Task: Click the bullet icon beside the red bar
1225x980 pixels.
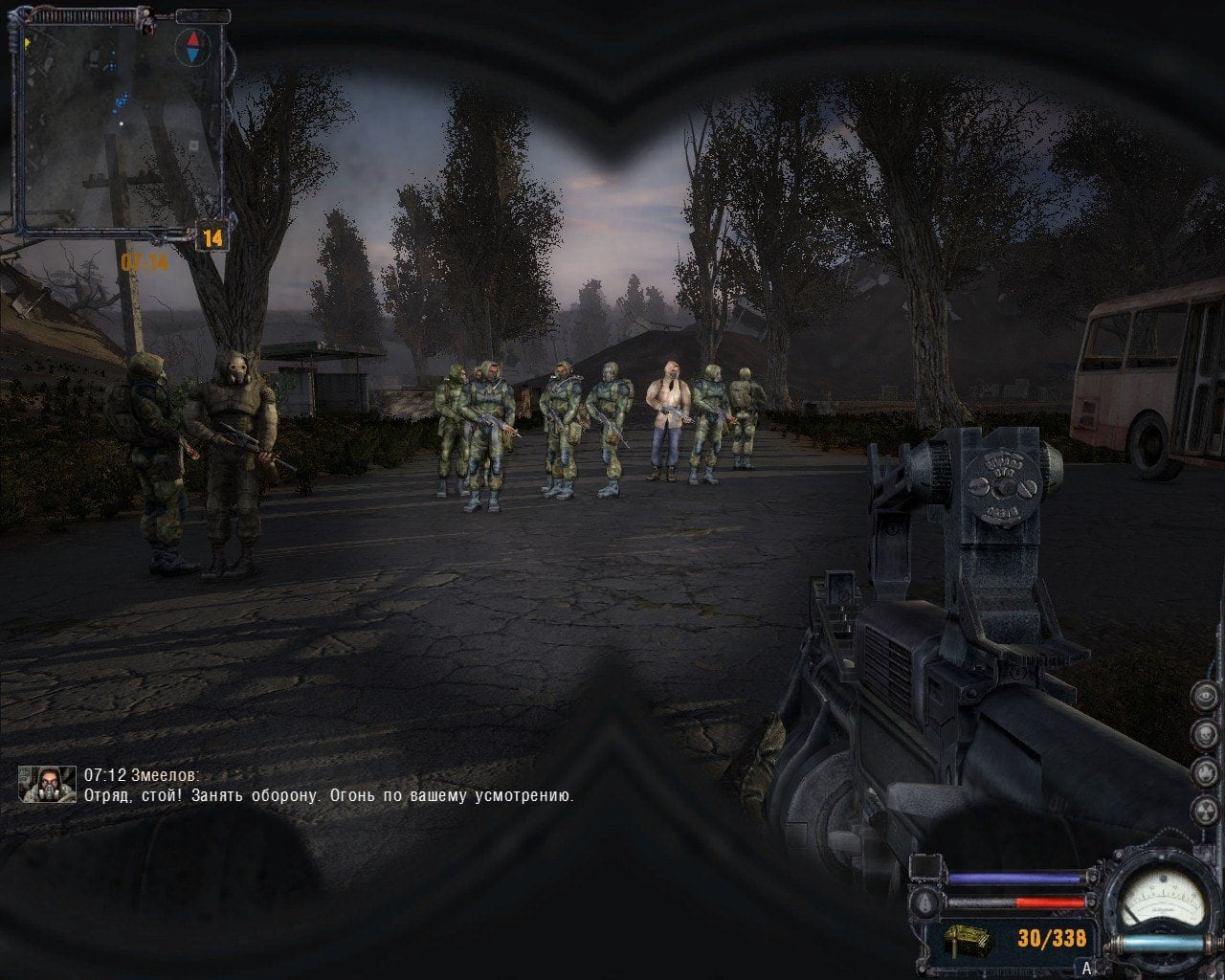Action: pos(926,902)
